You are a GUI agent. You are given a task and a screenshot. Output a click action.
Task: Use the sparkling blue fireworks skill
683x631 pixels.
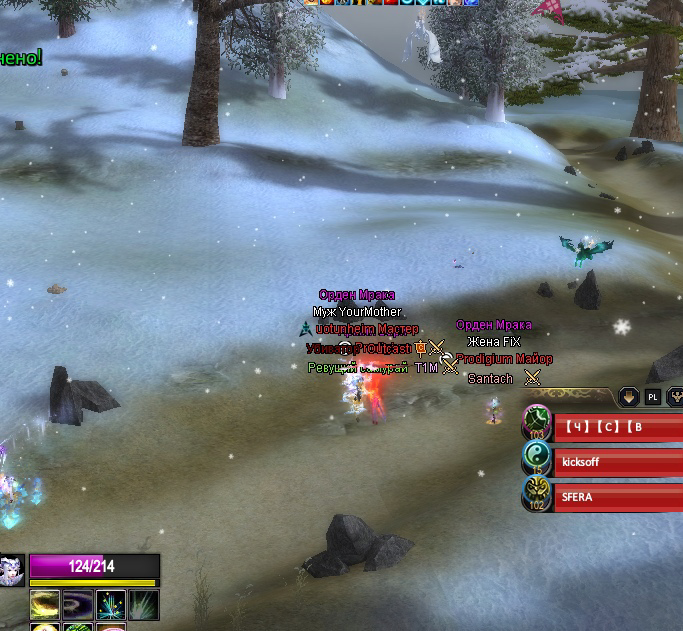(110, 604)
